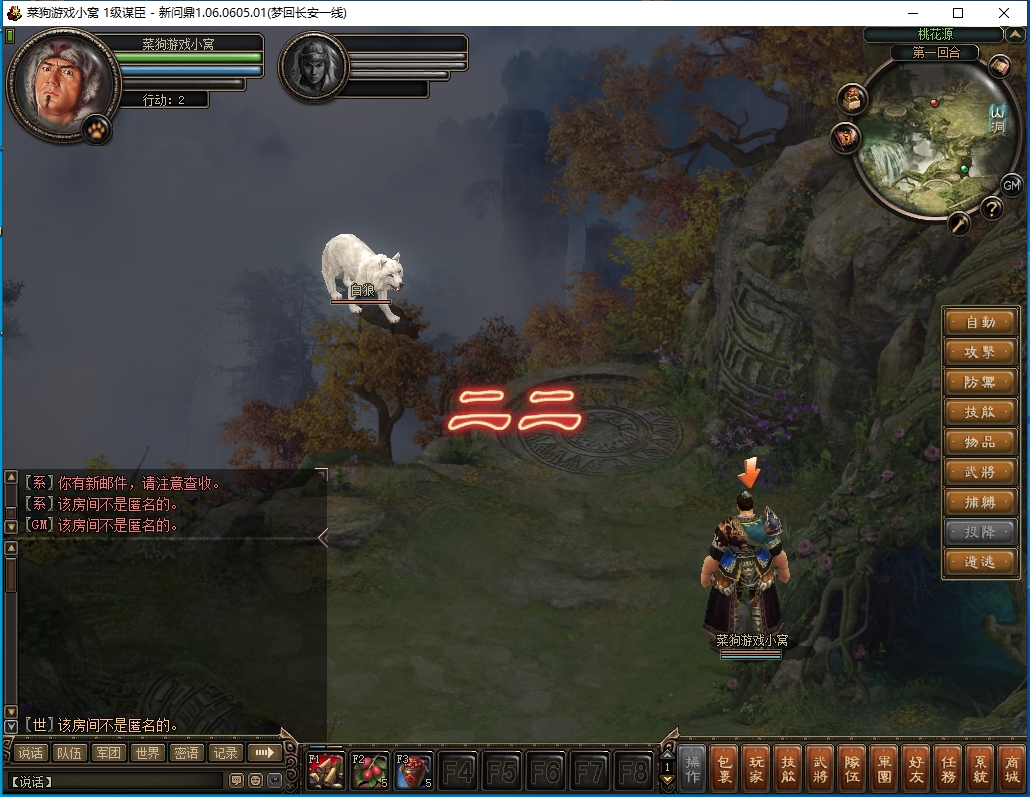The image size is (1030, 797).
Task: Choose the 防禦 defend command
Action: click(980, 382)
